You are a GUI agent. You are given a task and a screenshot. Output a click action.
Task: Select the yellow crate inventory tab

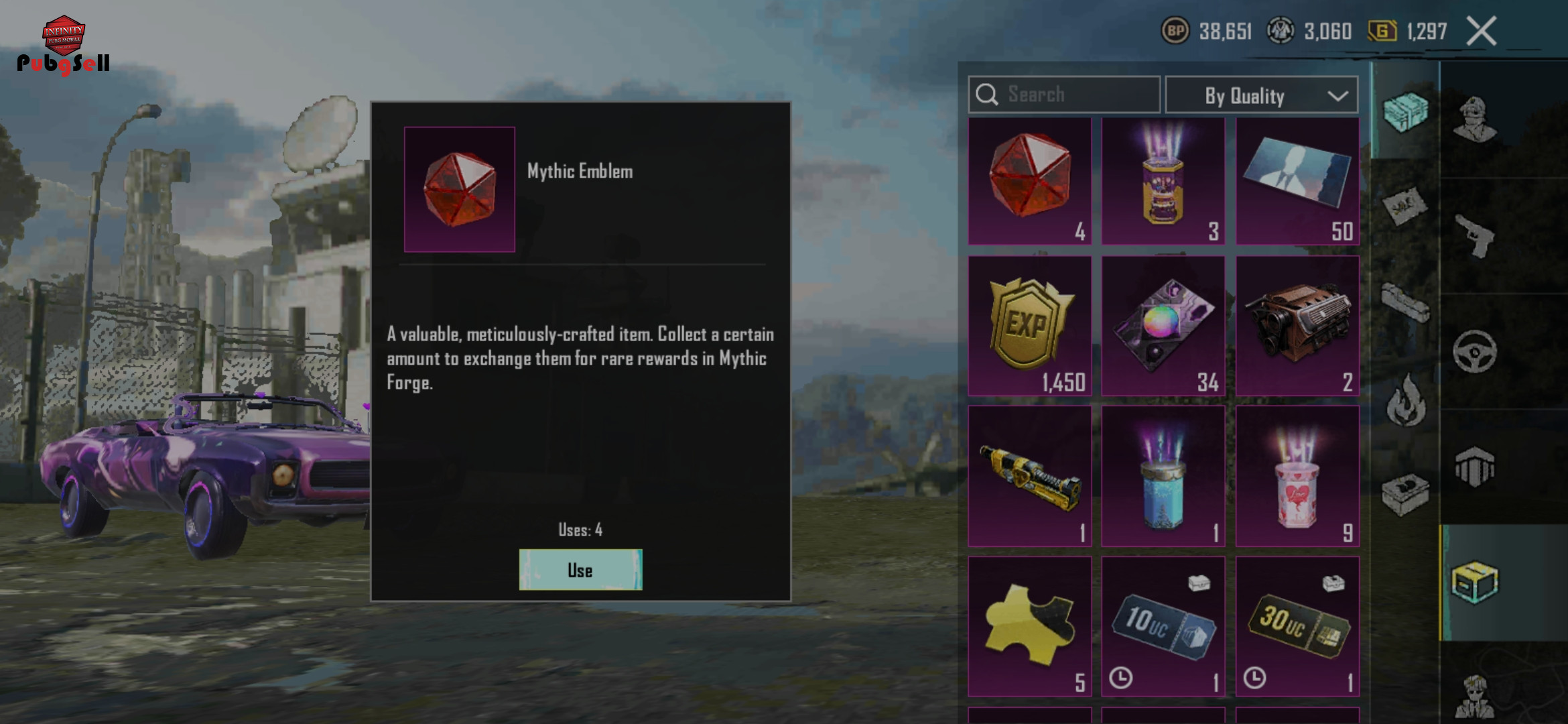[x=1474, y=582]
